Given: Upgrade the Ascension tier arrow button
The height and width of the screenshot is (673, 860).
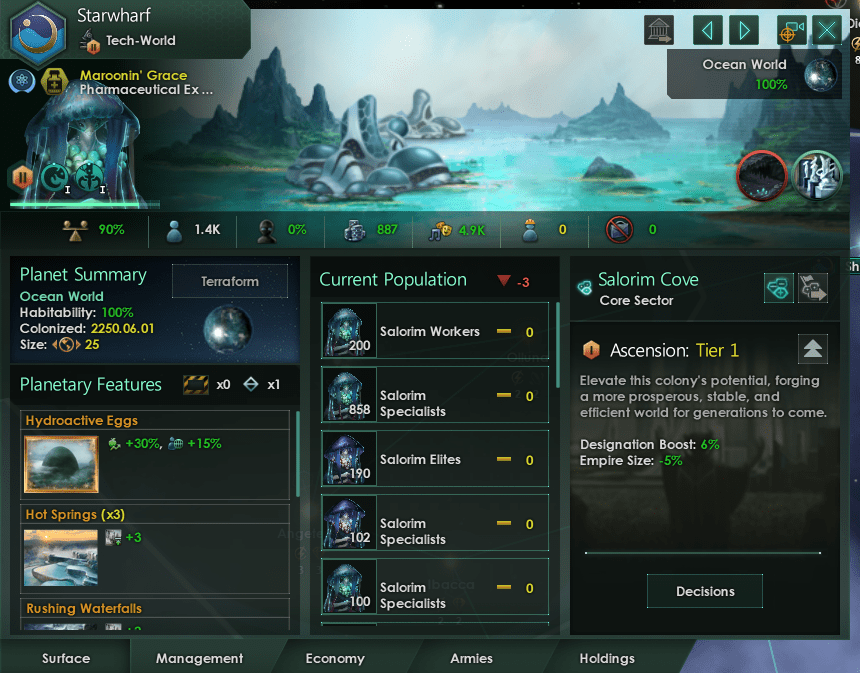Looking at the screenshot, I should coord(813,349).
